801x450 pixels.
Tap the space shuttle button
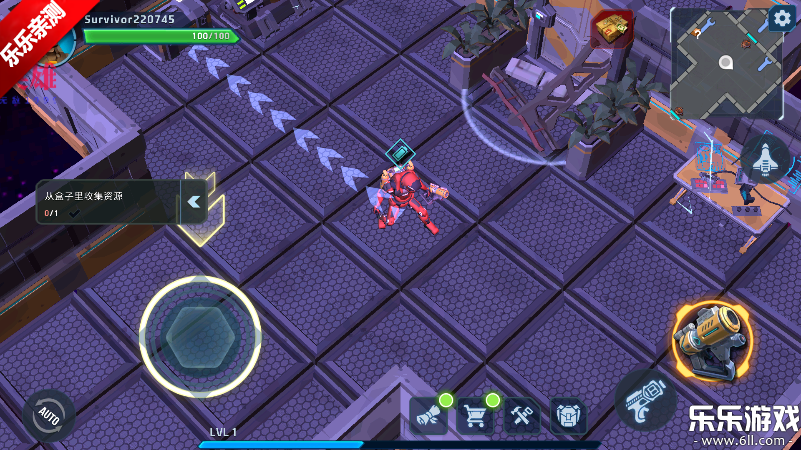(x=765, y=159)
